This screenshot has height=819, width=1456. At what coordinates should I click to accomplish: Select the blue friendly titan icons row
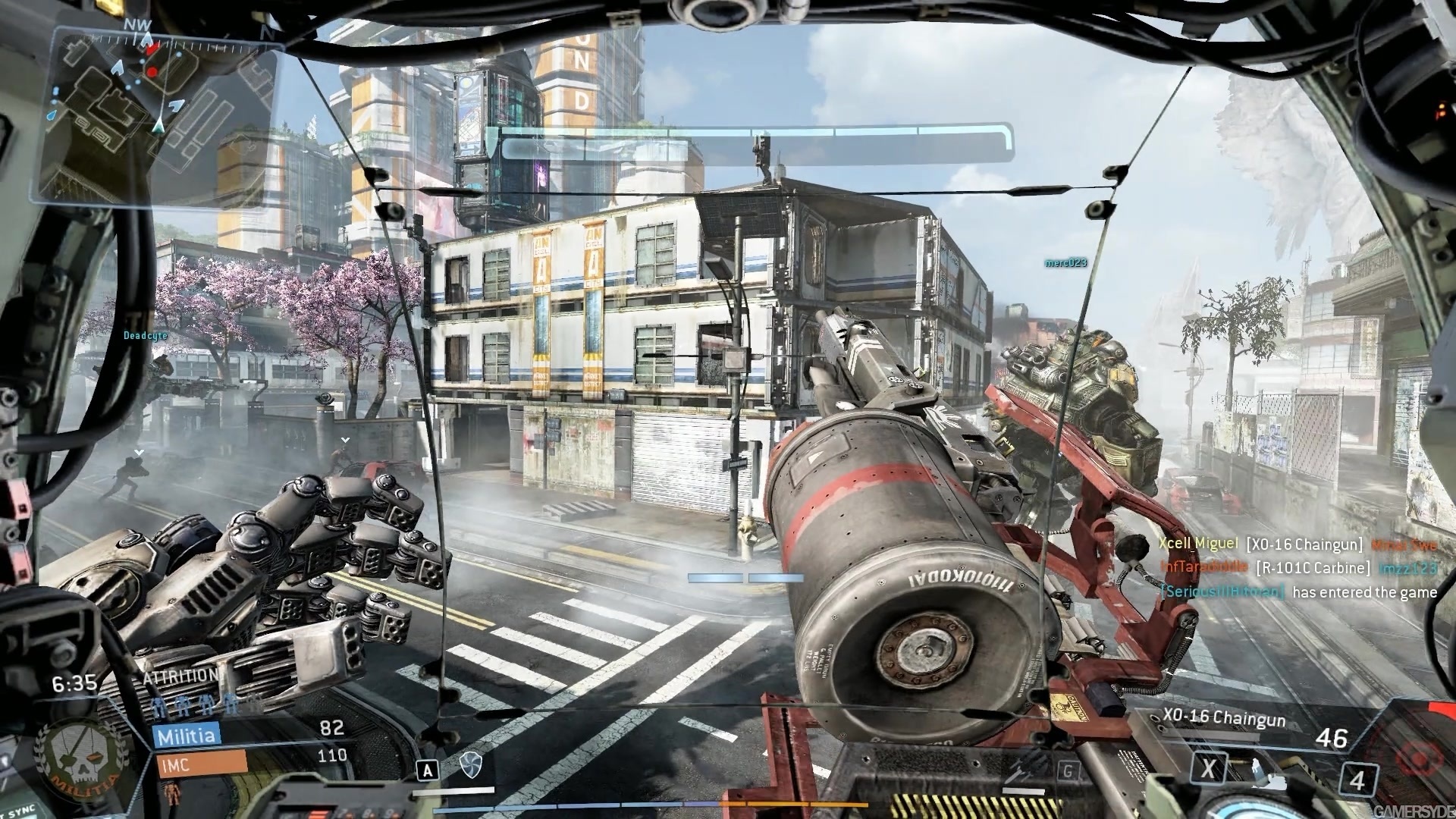195,706
